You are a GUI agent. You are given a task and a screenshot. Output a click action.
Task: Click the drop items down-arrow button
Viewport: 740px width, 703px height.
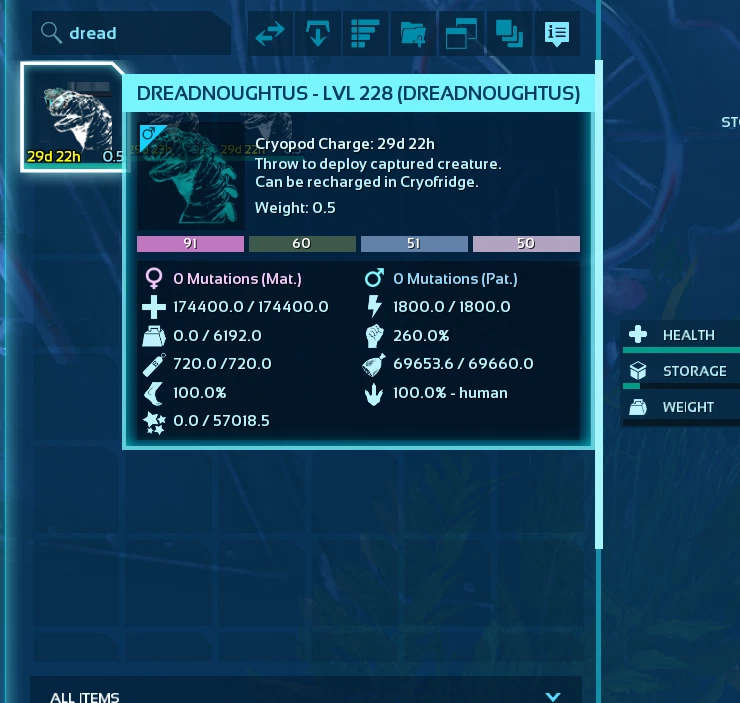(x=318, y=34)
